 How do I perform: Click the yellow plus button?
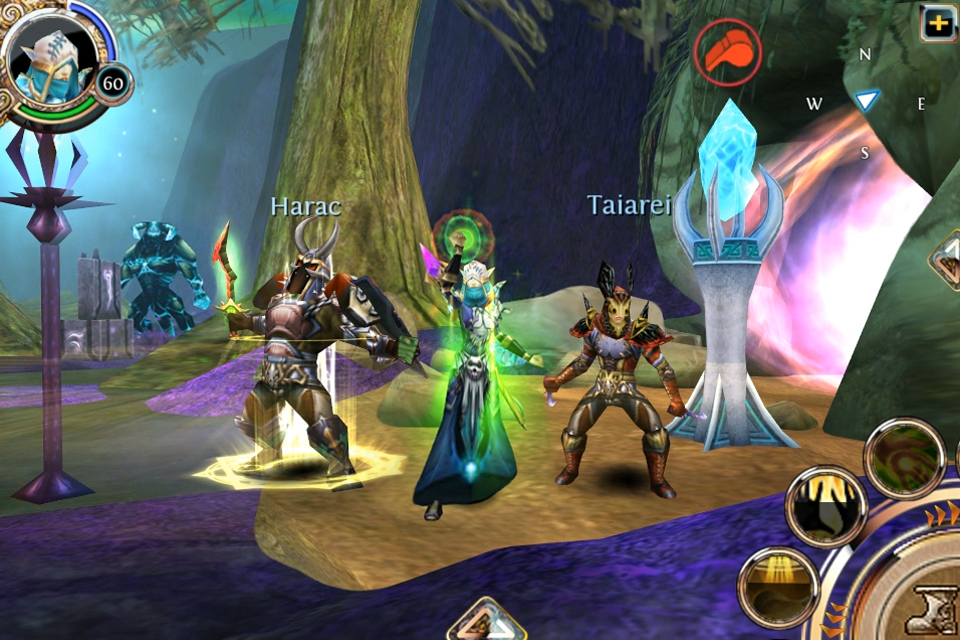click(939, 22)
